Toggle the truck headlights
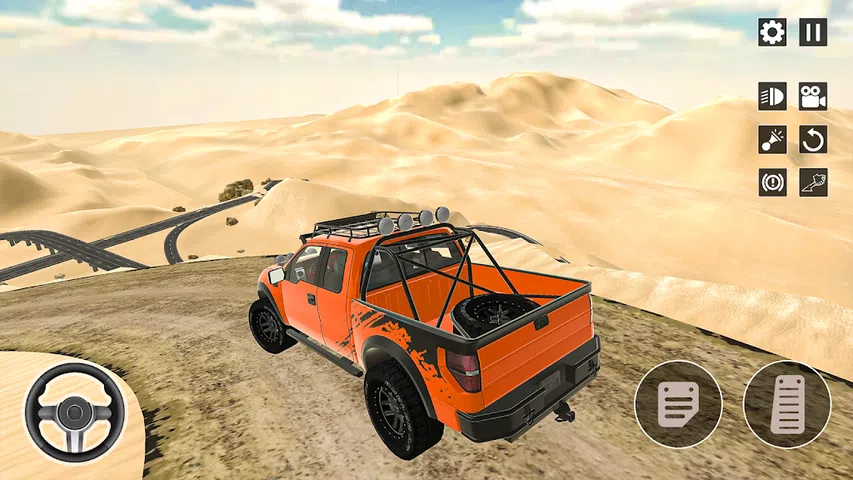 point(772,96)
